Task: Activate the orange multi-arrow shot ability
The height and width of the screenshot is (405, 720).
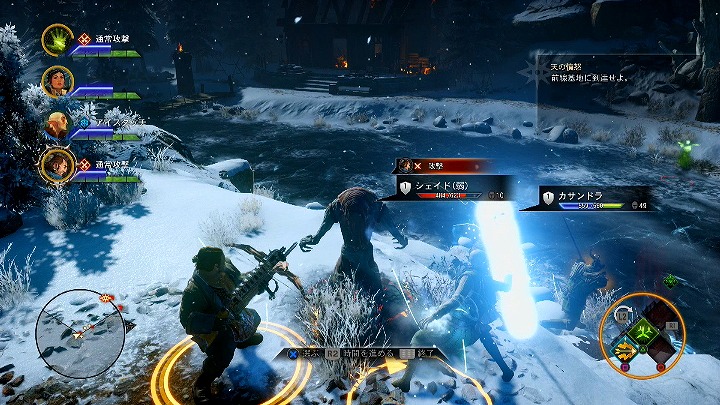Action: pyautogui.click(x=625, y=350)
